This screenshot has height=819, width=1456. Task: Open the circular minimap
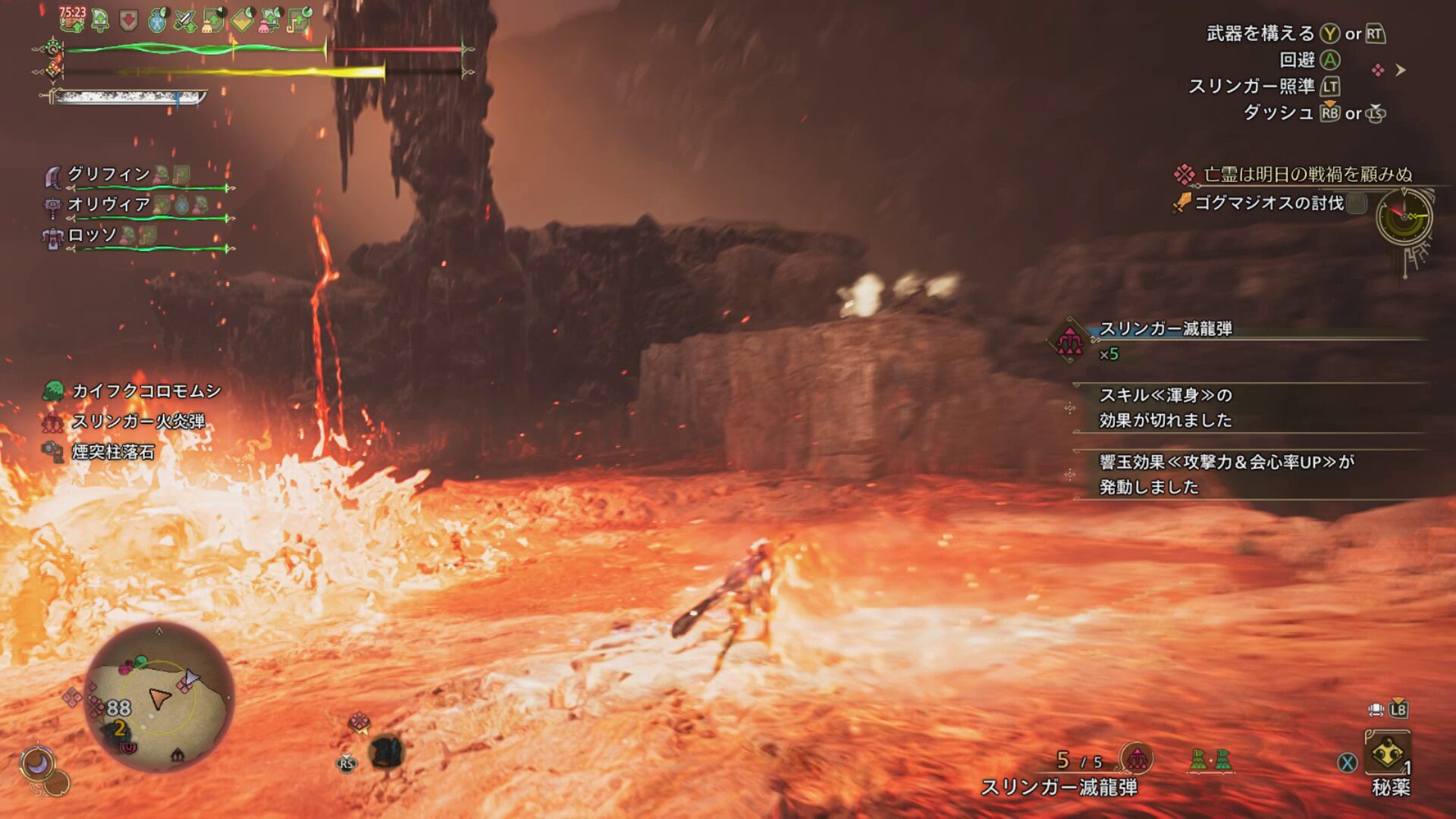tap(158, 698)
